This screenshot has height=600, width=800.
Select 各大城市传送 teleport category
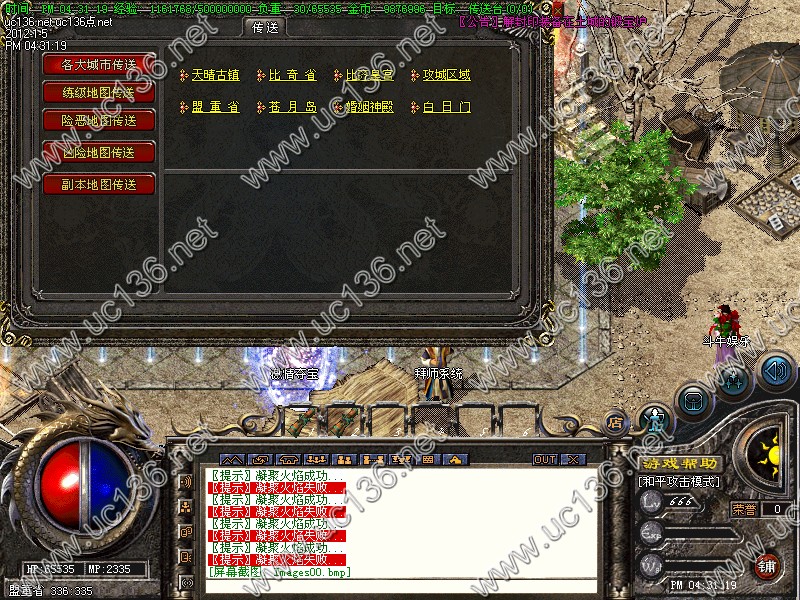click(x=100, y=64)
